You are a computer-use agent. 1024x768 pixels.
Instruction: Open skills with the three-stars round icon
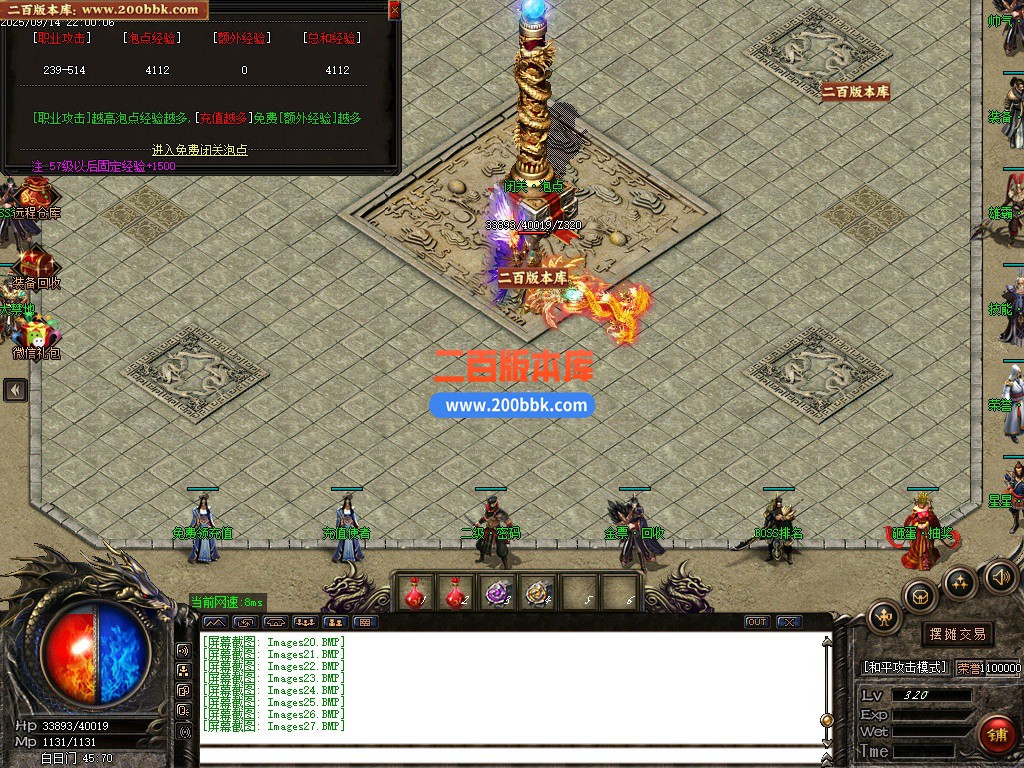960,581
